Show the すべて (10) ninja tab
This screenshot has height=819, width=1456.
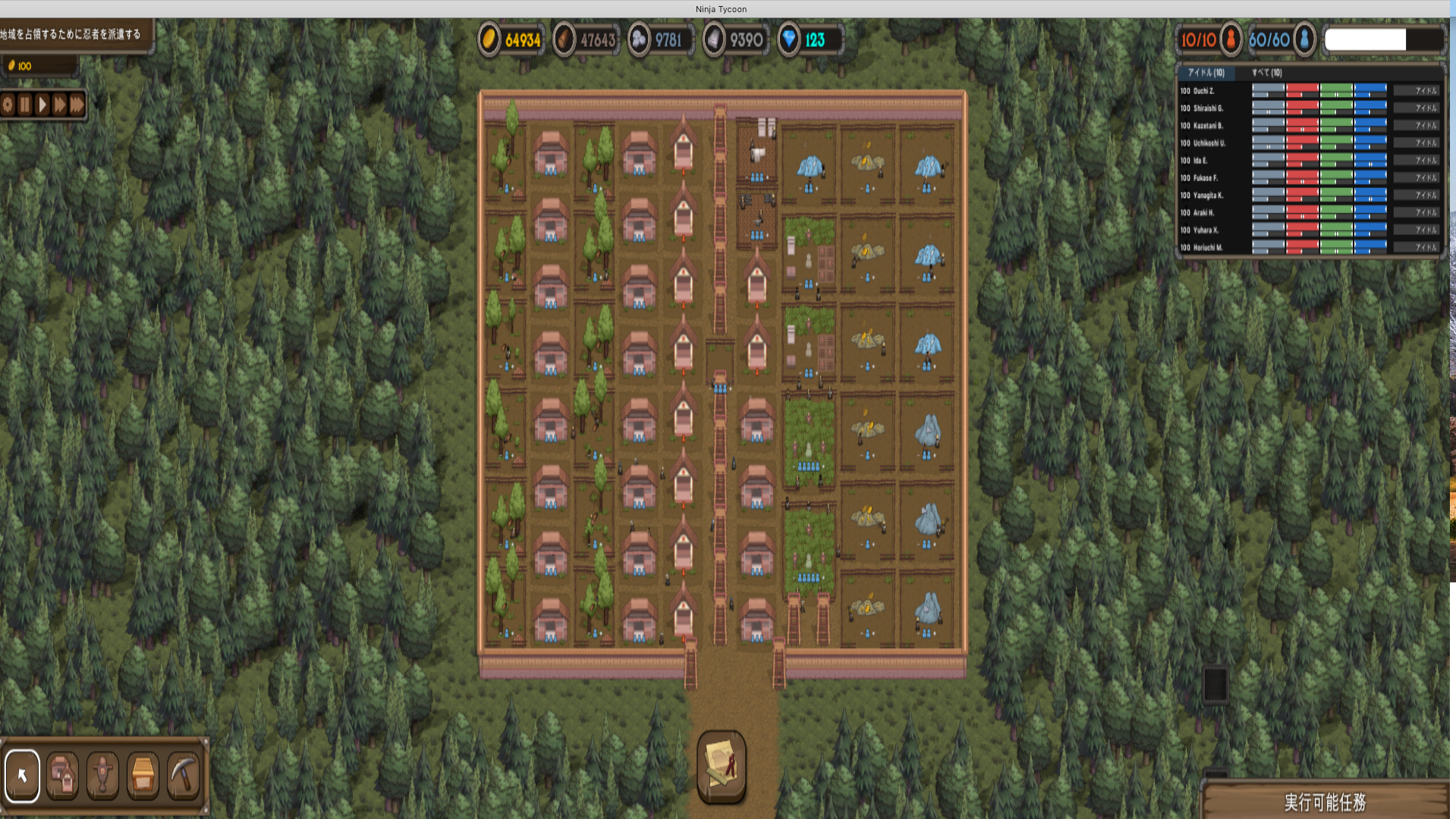coord(1266,73)
